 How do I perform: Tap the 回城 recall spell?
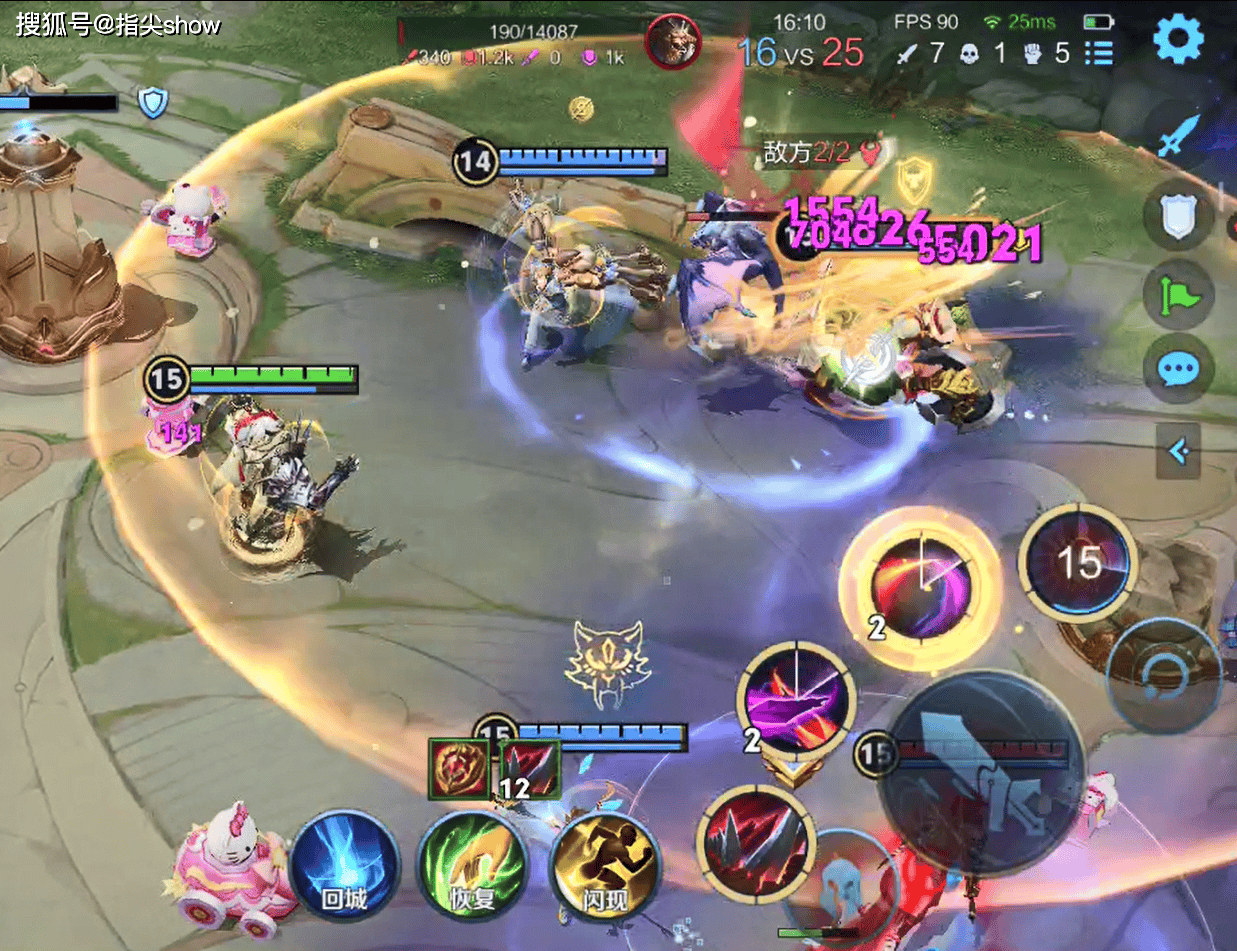344,867
